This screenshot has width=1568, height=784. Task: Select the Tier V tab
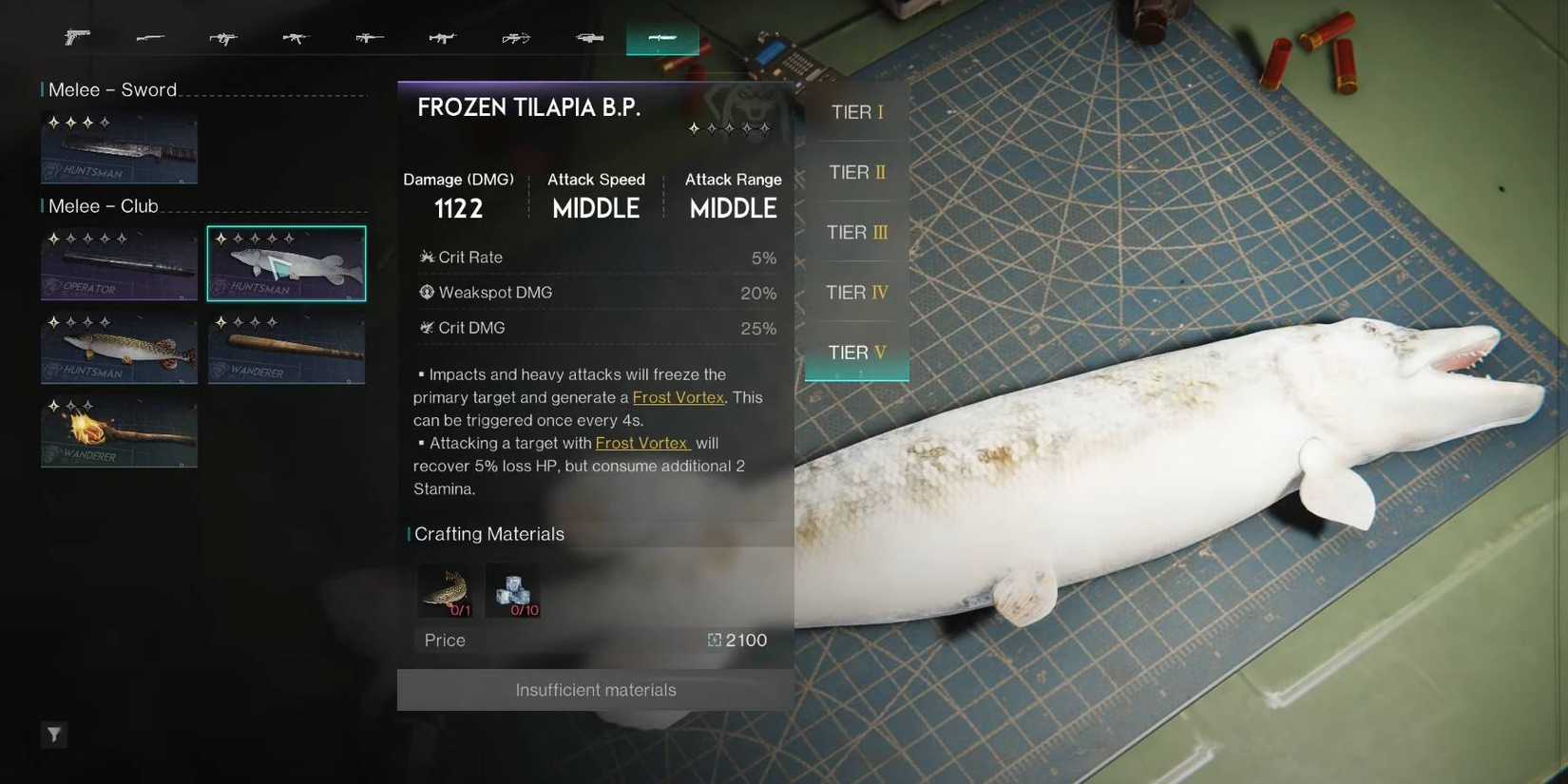(x=856, y=353)
